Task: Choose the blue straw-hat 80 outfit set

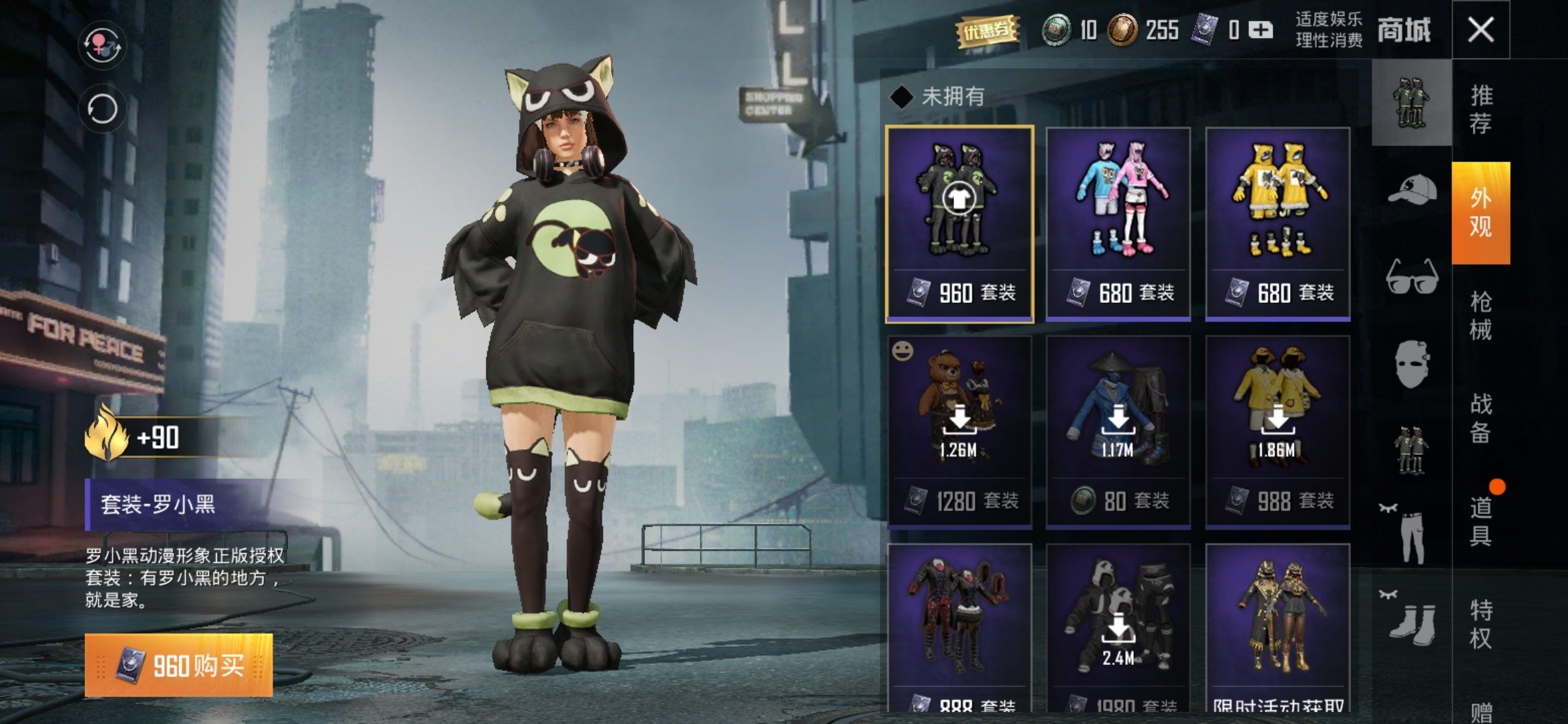Action: (x=1118, y=432)
